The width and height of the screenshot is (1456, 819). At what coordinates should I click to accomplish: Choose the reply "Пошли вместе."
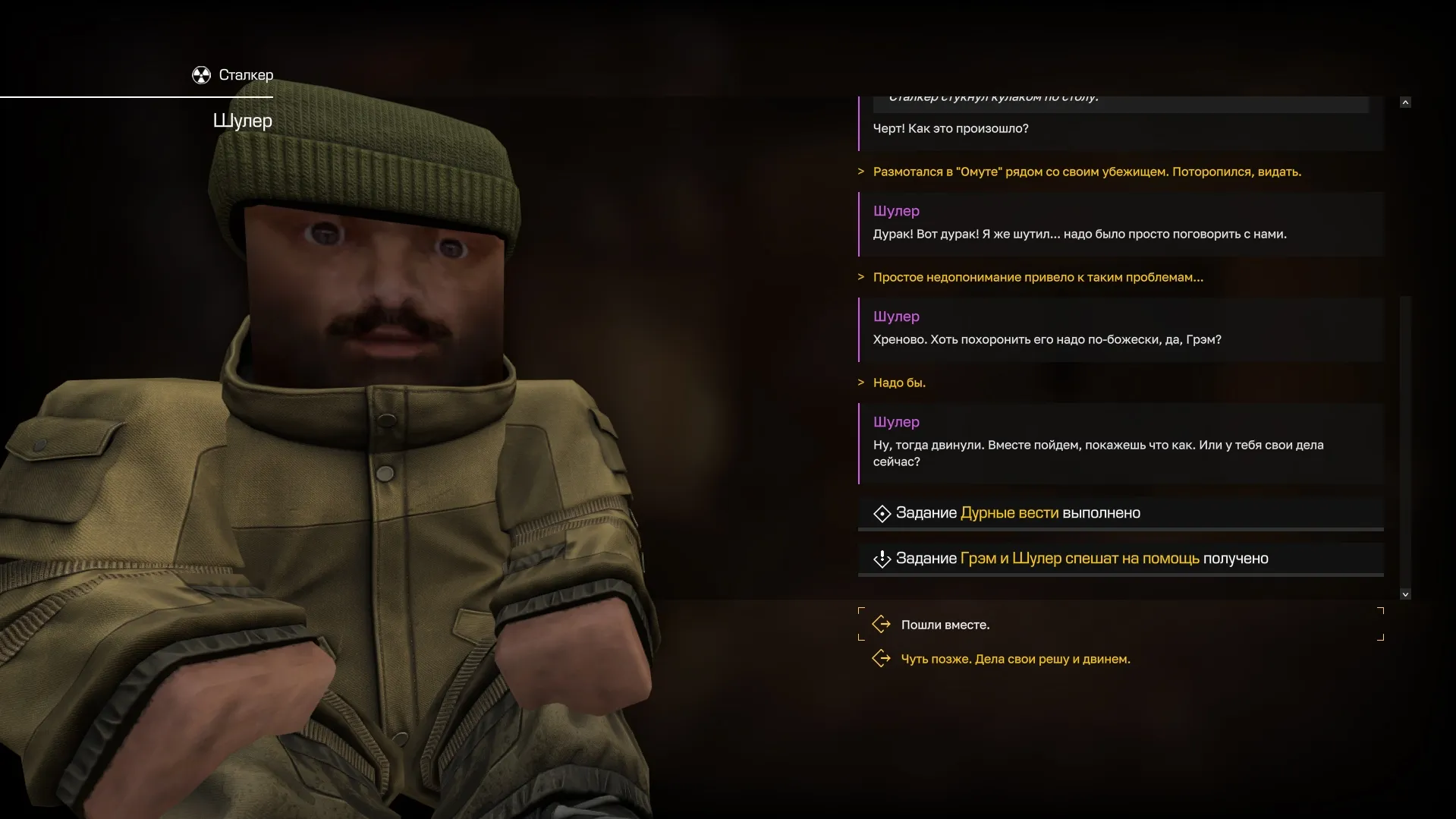945,625
